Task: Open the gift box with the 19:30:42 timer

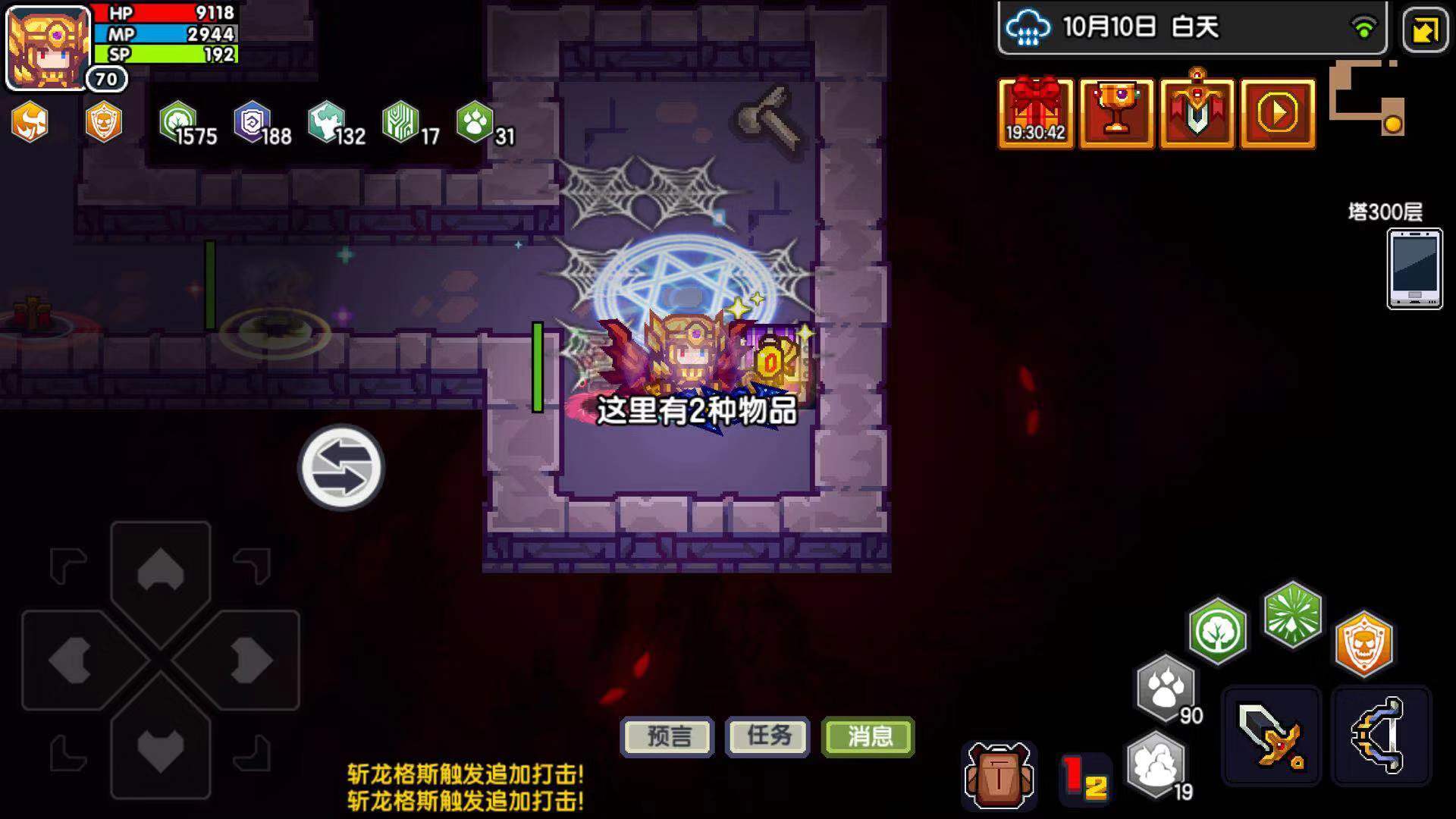Action: tap(1035, 114)
